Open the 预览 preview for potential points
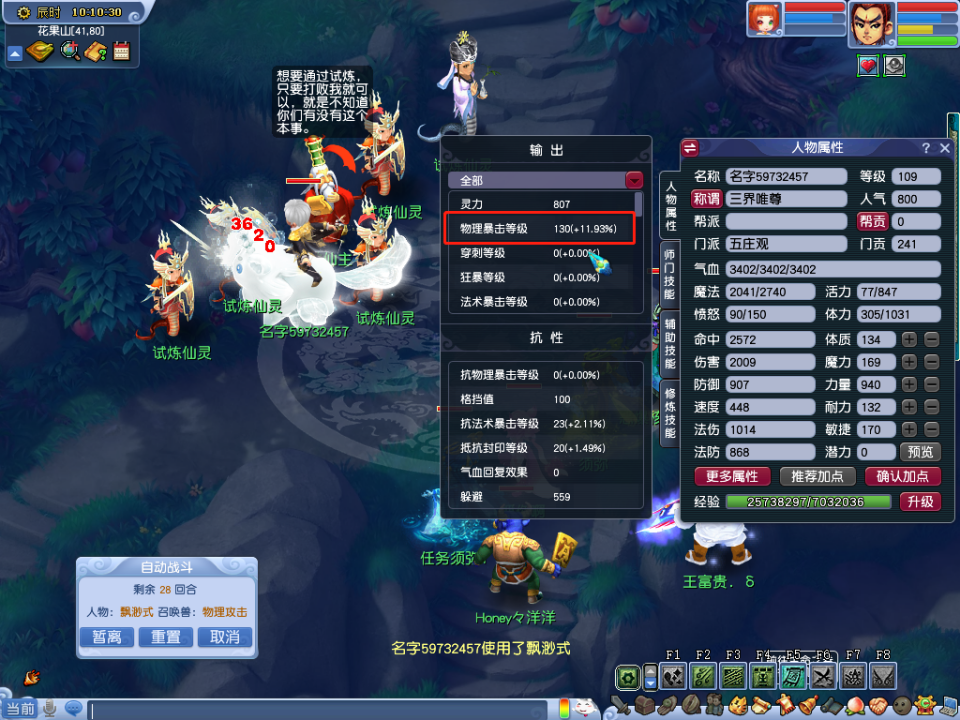 pyautogui.click(x=920, y=452)
